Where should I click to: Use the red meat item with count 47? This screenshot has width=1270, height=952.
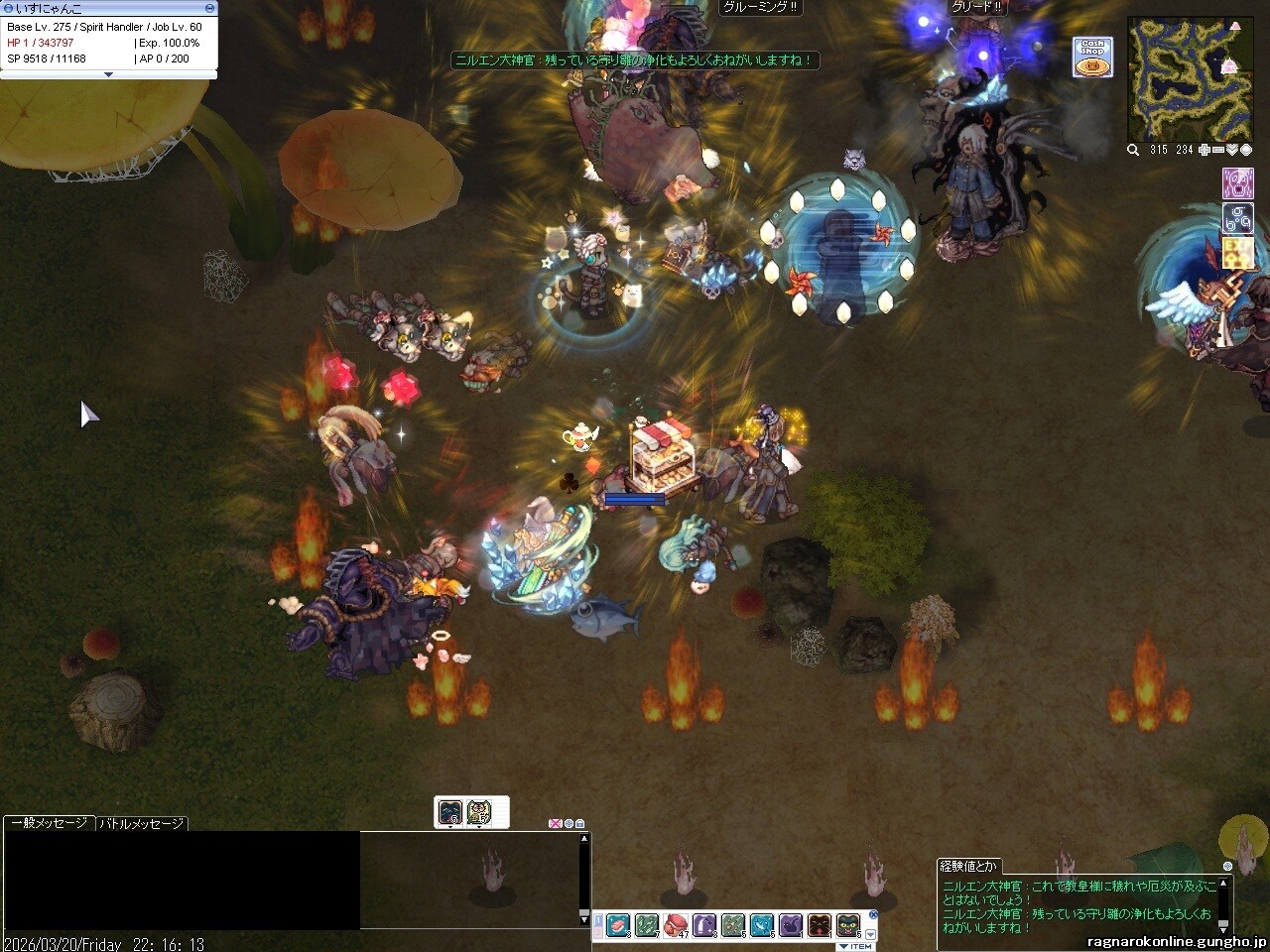coord(676,926)
